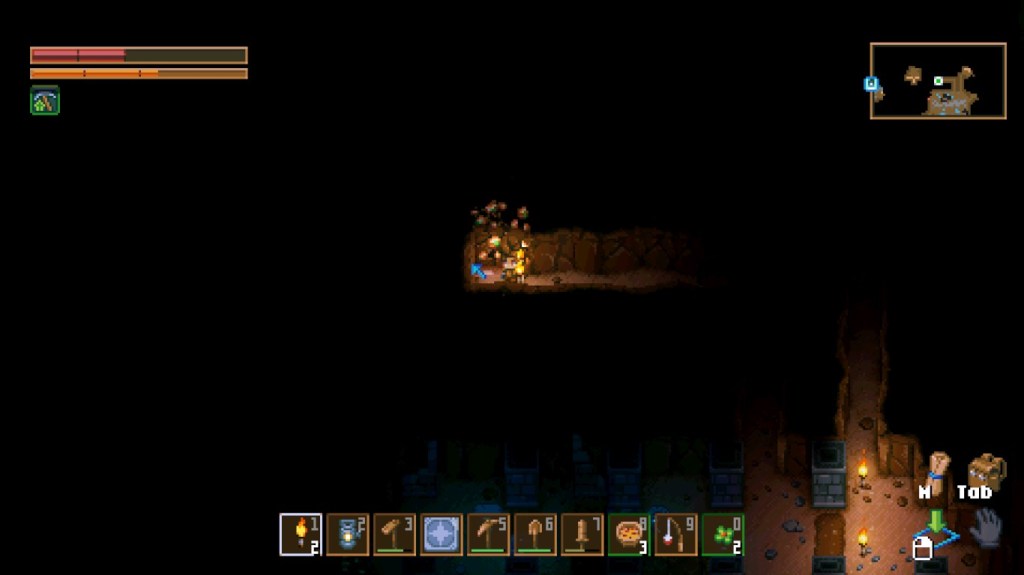Select the torch hotbar slot
This screenshot has width=1024, height=575.
click(301, 534)
